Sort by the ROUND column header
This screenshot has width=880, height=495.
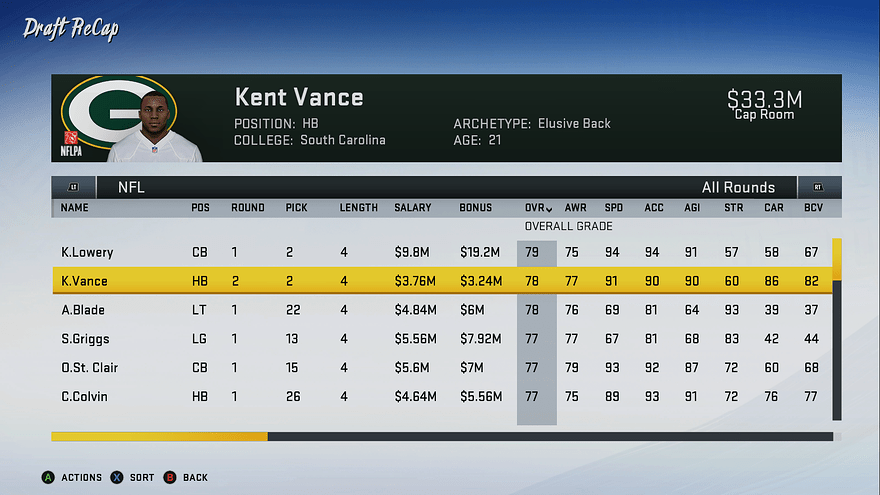click(248, 208)
